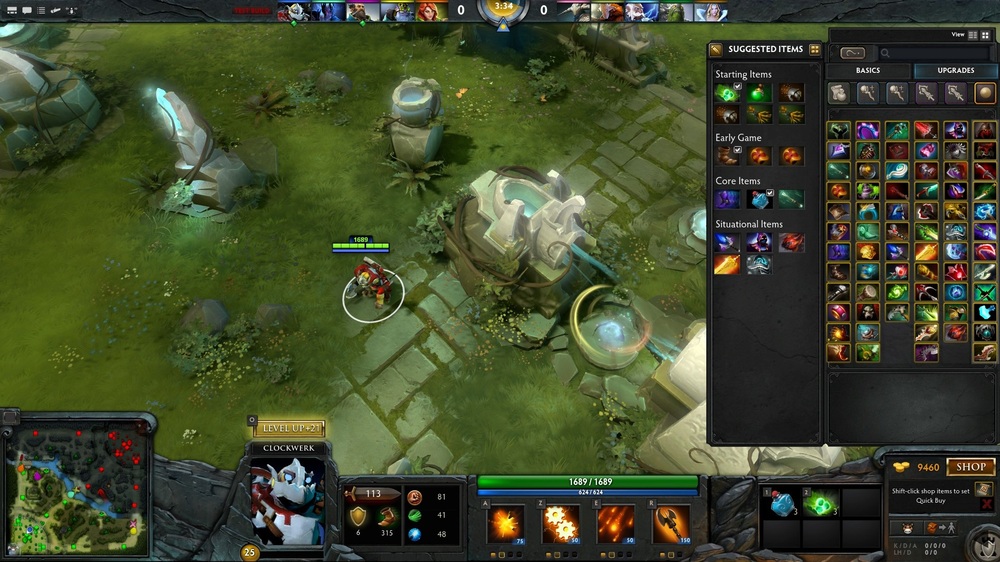The image size is (1000, 562).
Task: Switch to the Upgrades shop tab
Action: (x=956, y=71)
